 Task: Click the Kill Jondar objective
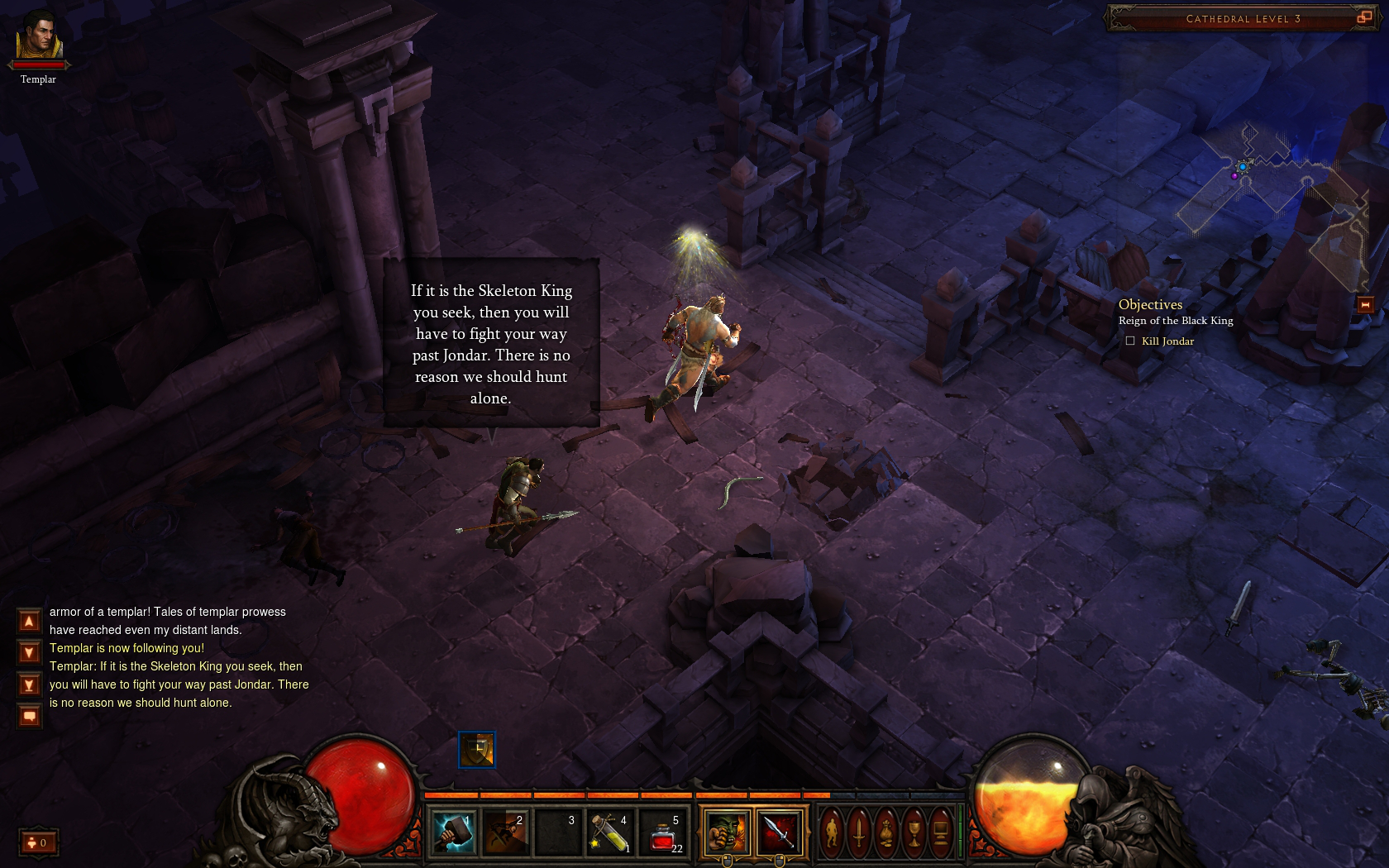pos(1167,341)
